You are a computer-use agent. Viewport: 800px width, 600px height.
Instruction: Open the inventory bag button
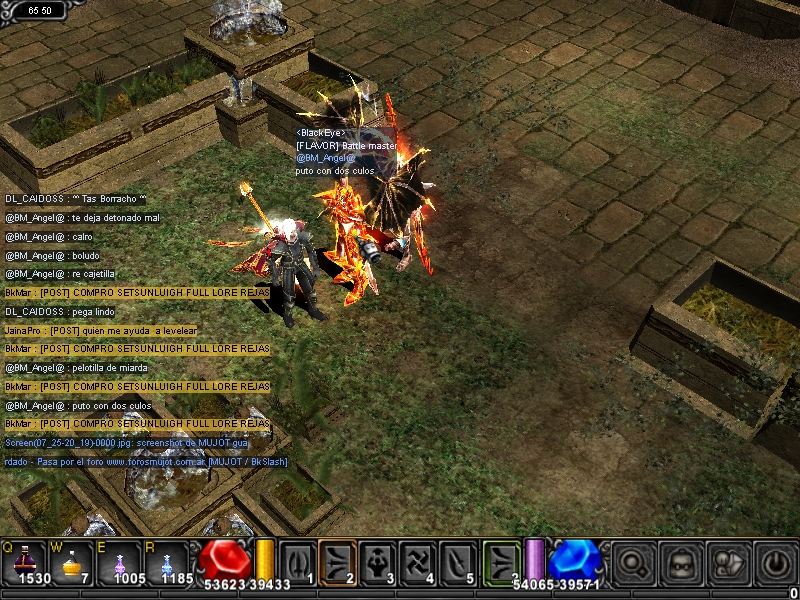point(682,562)
